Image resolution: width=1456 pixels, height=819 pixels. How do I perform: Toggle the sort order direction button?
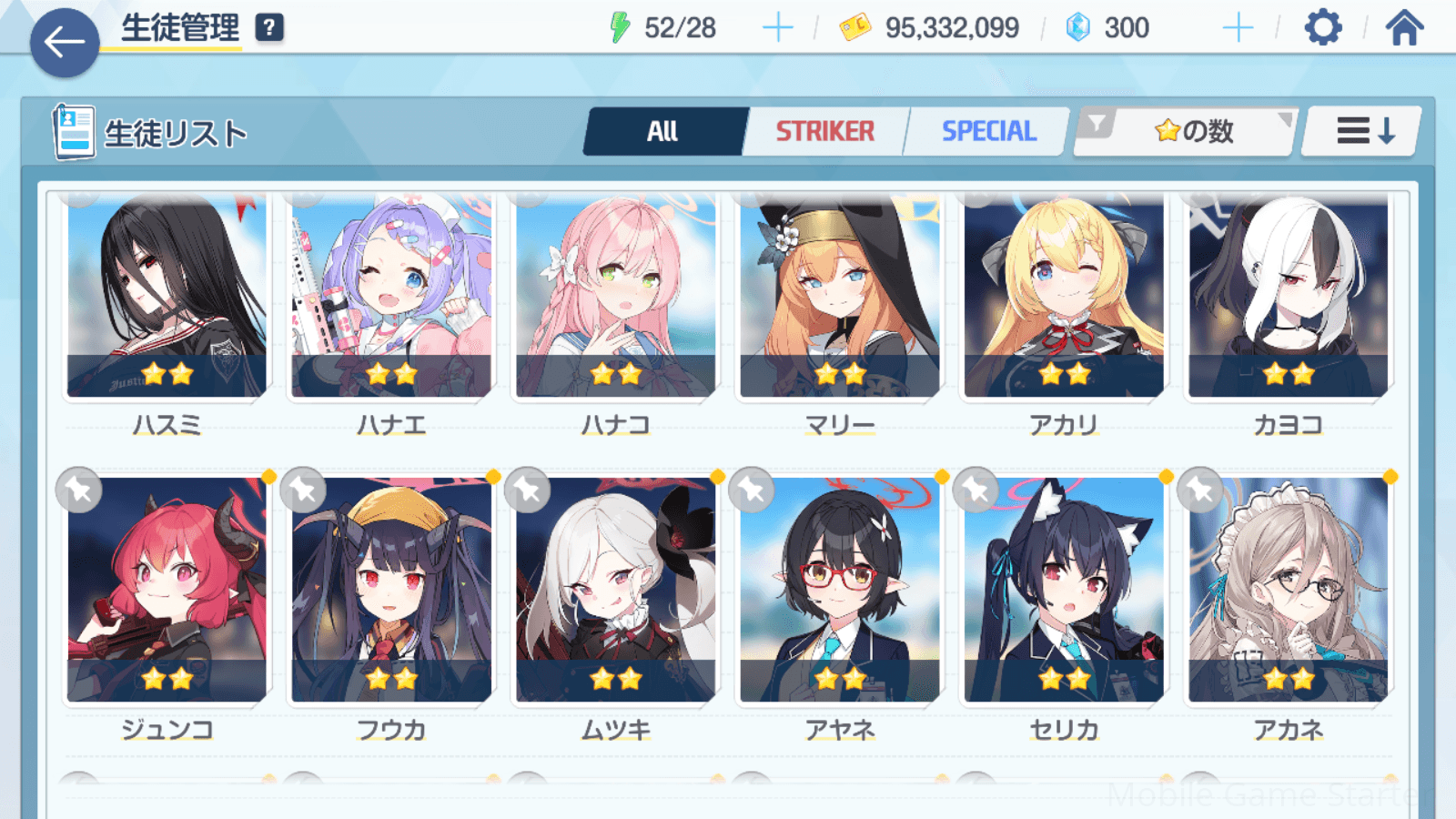coord(1362,132)
